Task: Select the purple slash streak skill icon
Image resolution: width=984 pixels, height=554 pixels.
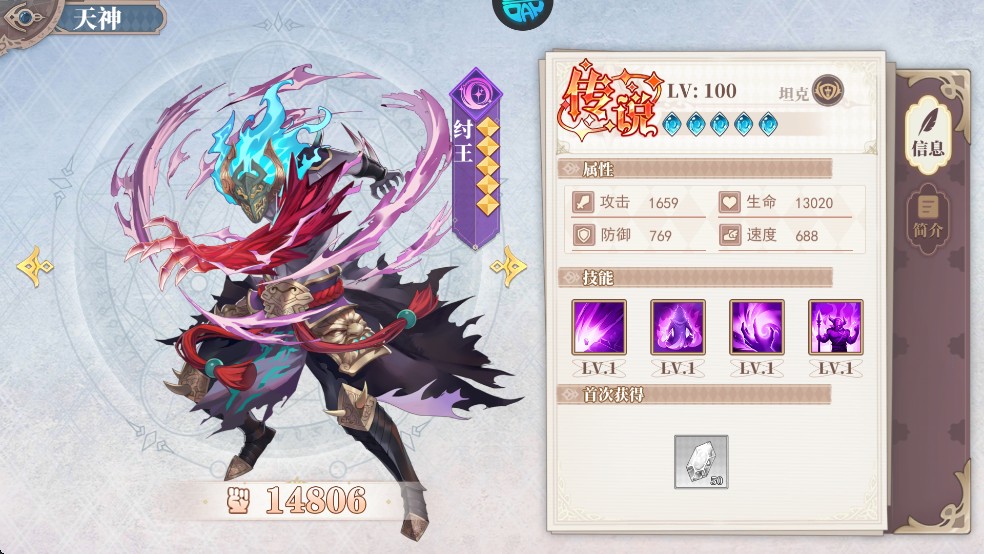Action: pos(599,327)
